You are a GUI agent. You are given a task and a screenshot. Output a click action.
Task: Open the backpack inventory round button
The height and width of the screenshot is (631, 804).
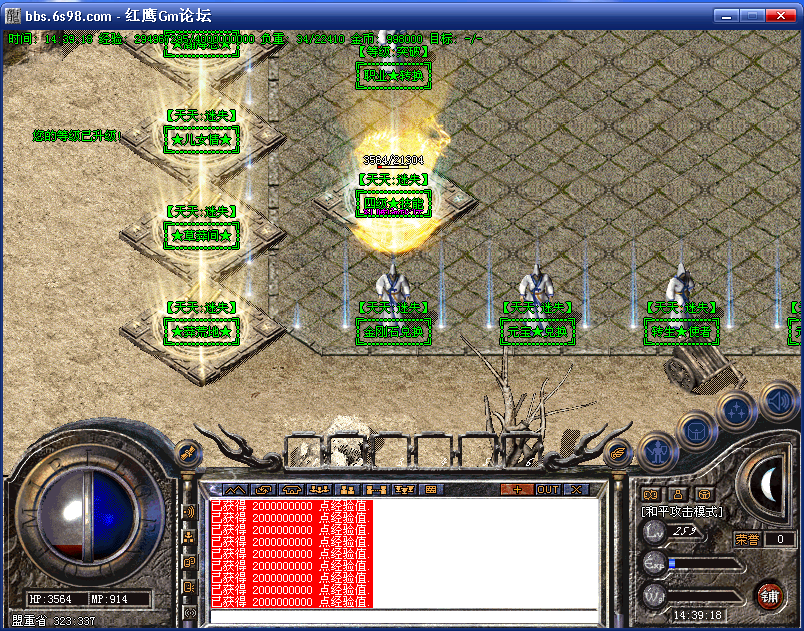[x=695, y=432]
